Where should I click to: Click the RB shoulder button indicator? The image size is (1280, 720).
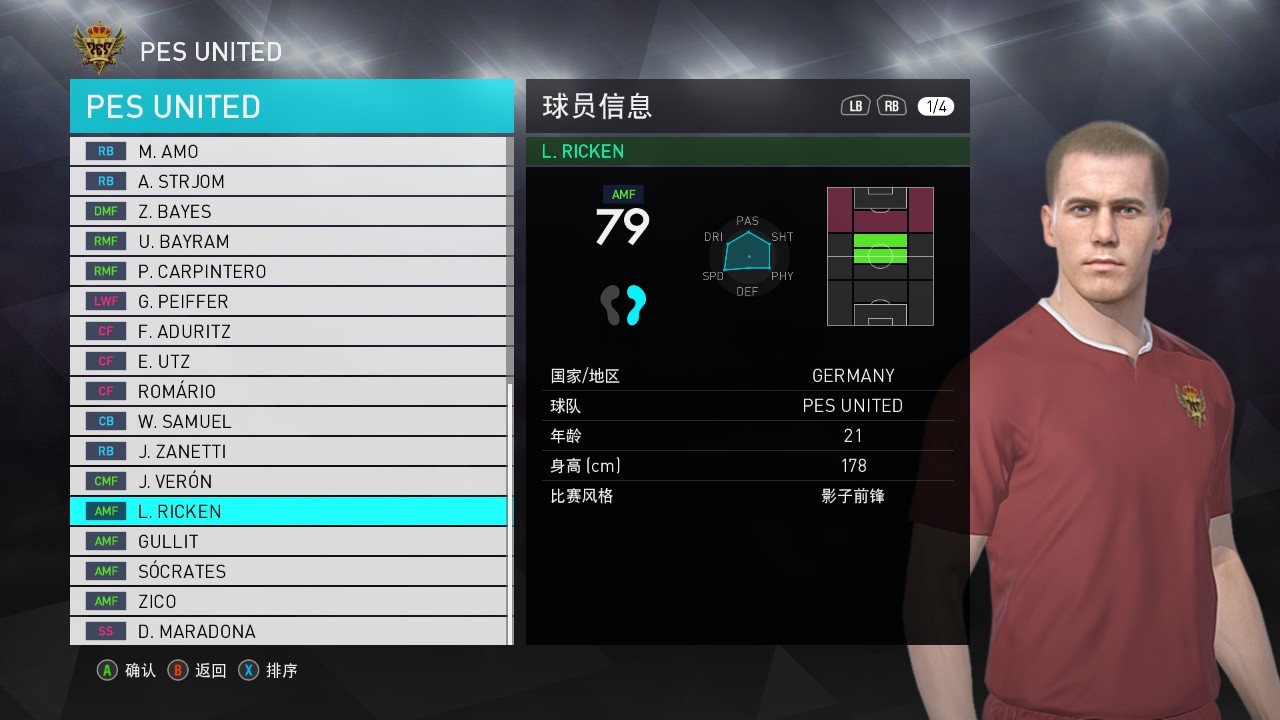[890, 104]
